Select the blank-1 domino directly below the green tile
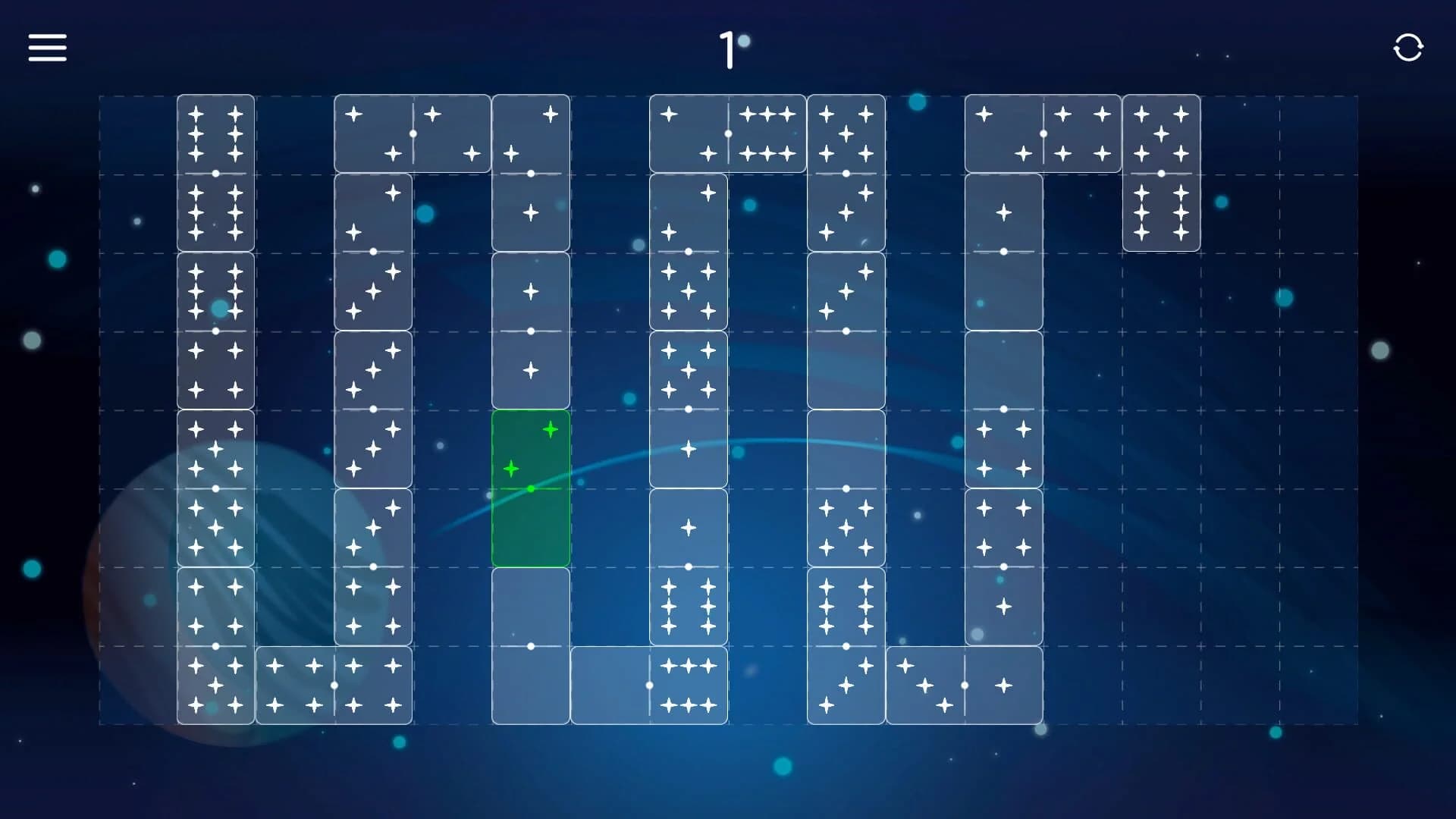1456x819 pixels. [x=531, y=645]
